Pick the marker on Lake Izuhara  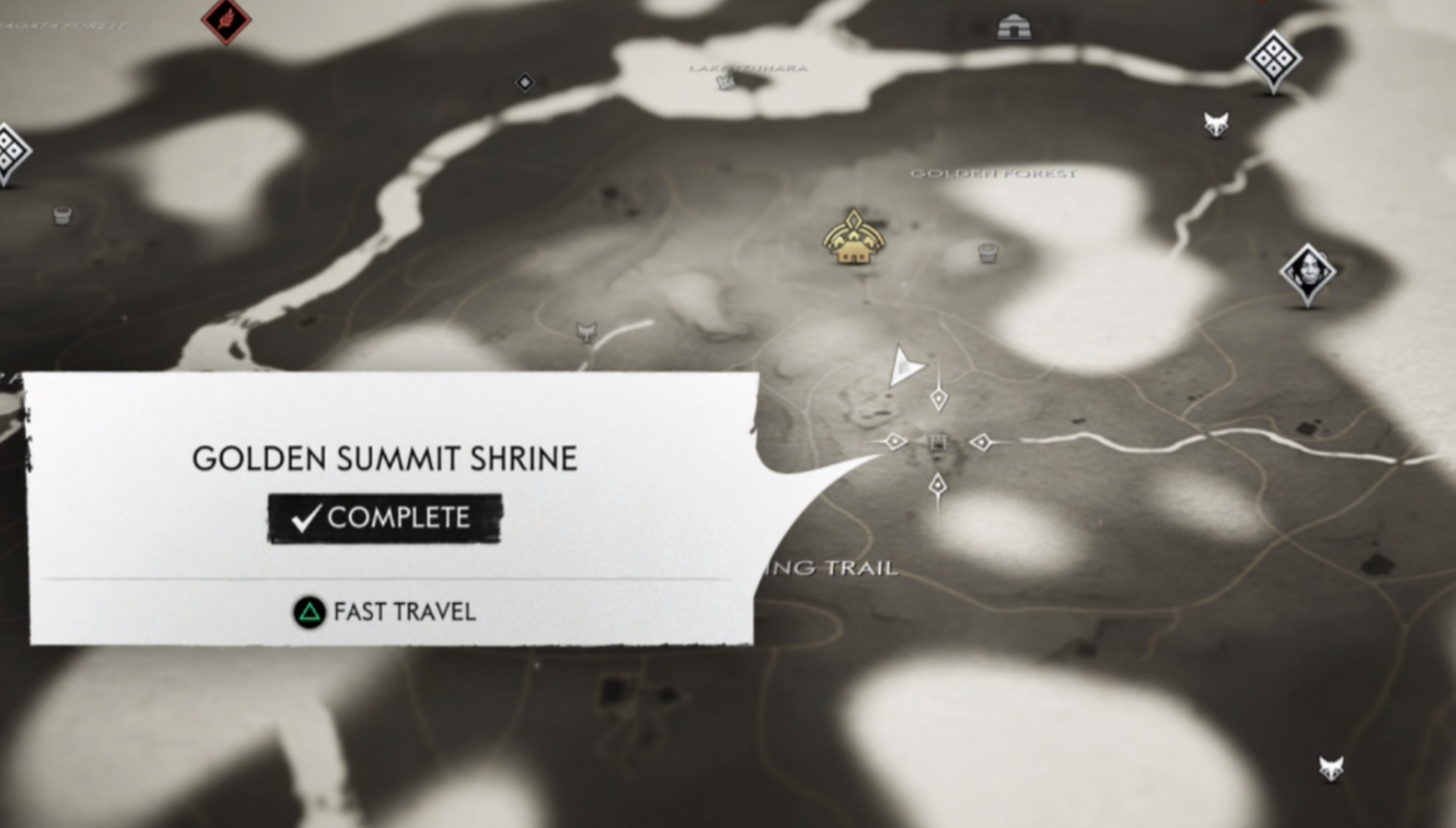726,81
